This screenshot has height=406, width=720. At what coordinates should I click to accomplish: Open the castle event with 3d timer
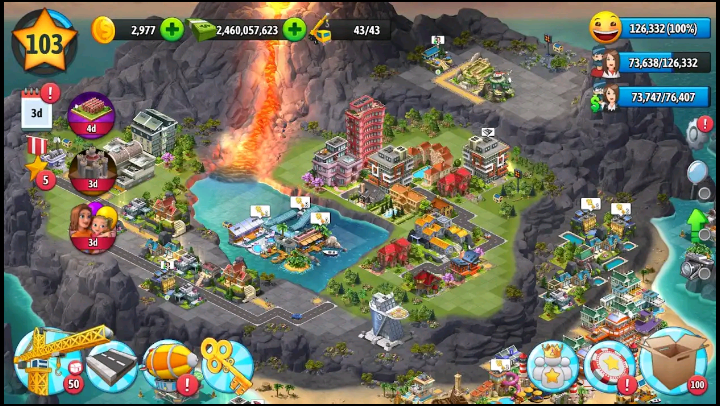[92, 171]
